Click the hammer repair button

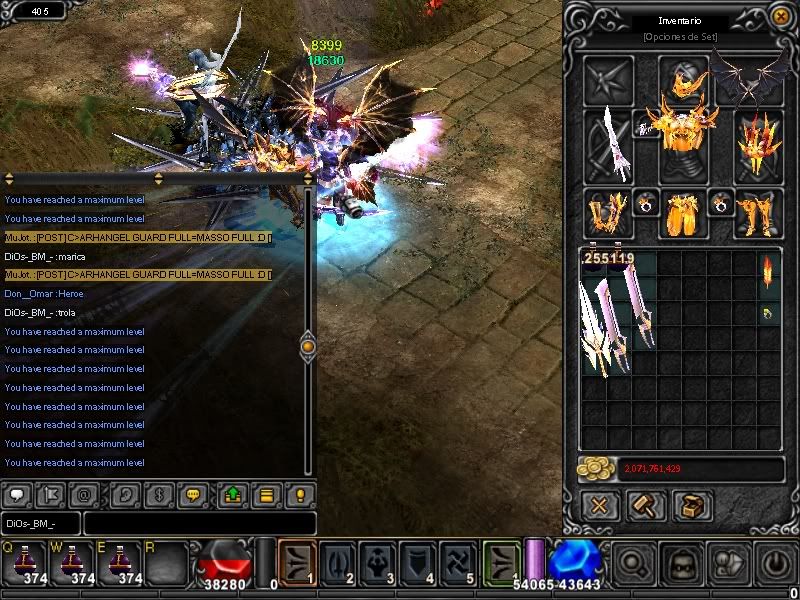point(646,505)
